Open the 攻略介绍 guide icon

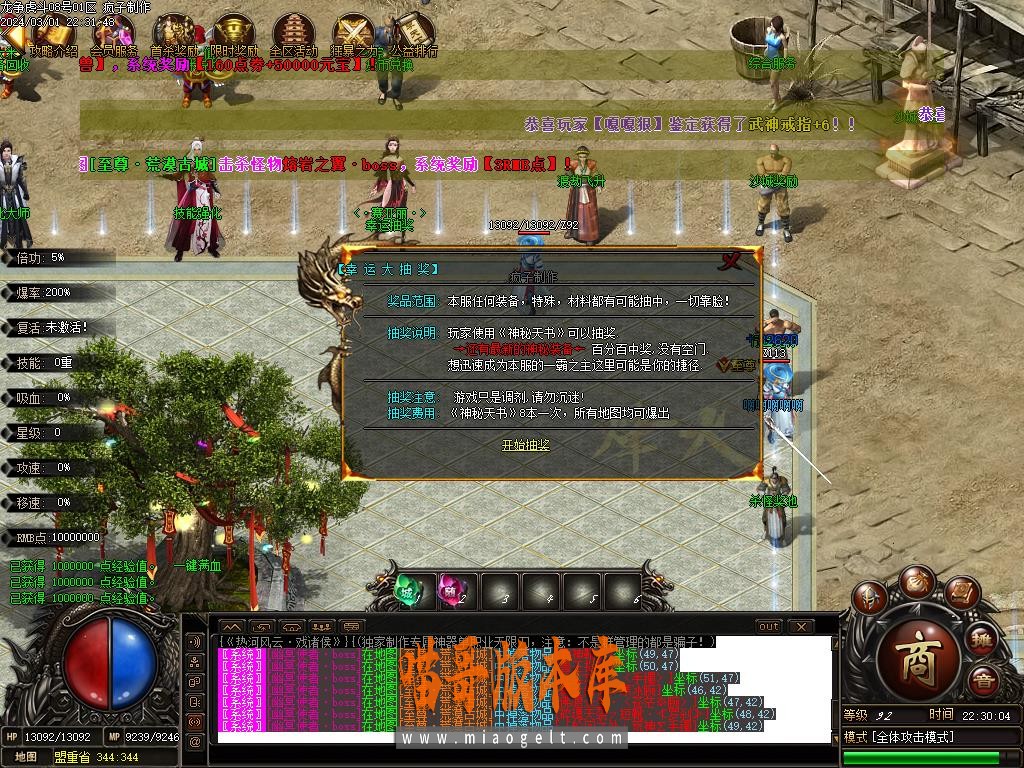pos(53,32)
